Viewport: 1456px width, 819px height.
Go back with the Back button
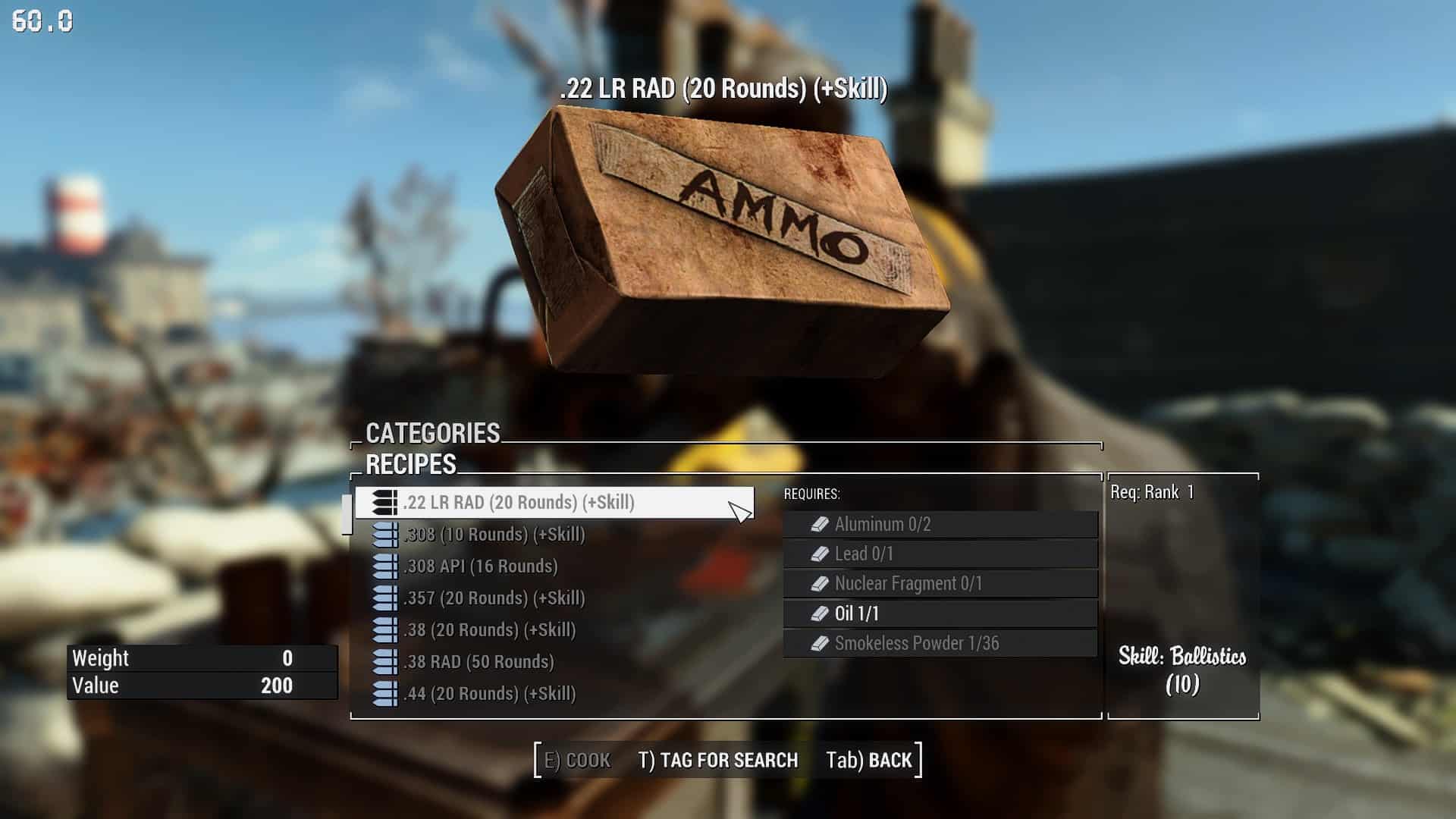pos(869,761)
